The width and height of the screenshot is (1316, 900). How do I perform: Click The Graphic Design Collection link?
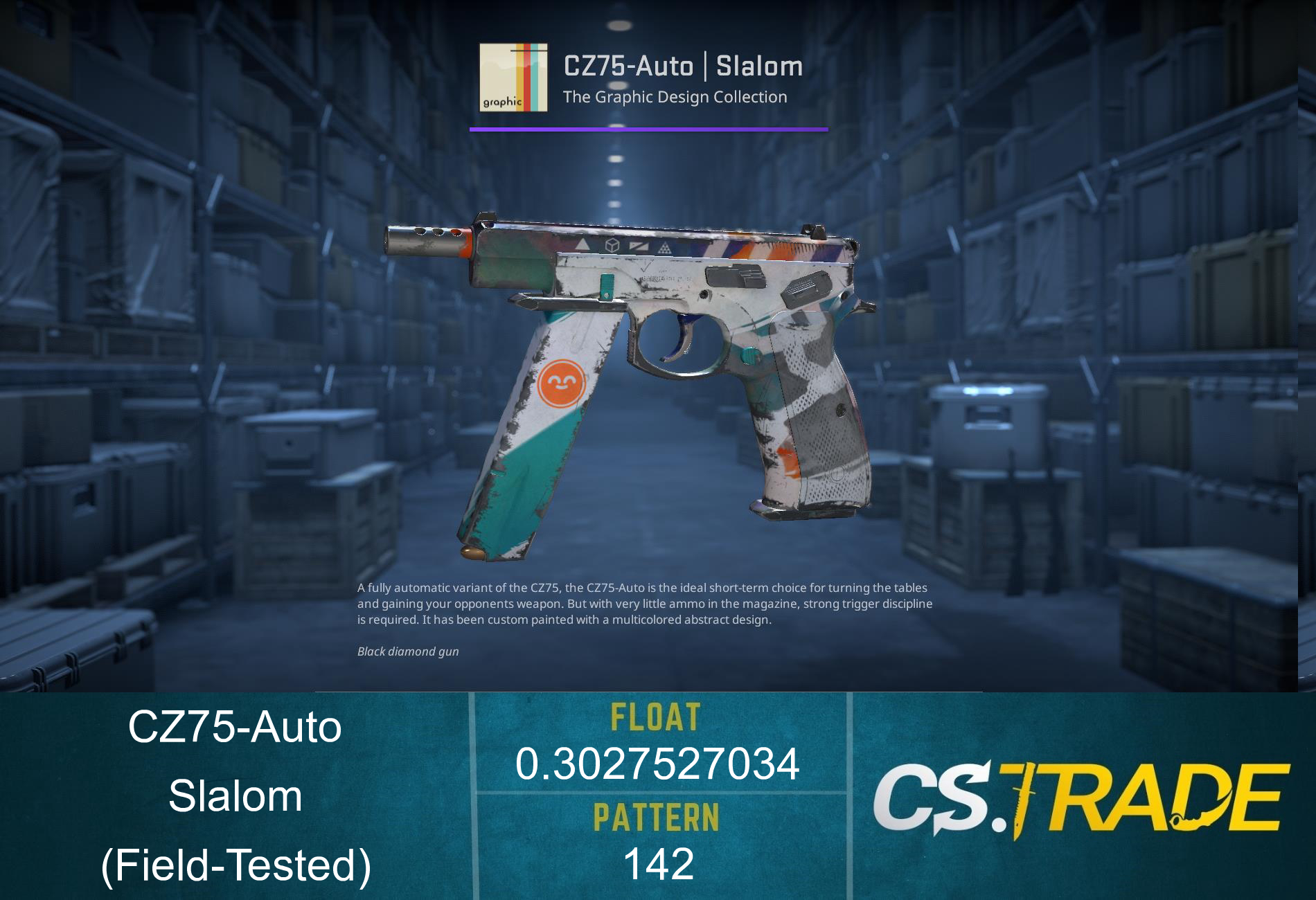(675, 98)
